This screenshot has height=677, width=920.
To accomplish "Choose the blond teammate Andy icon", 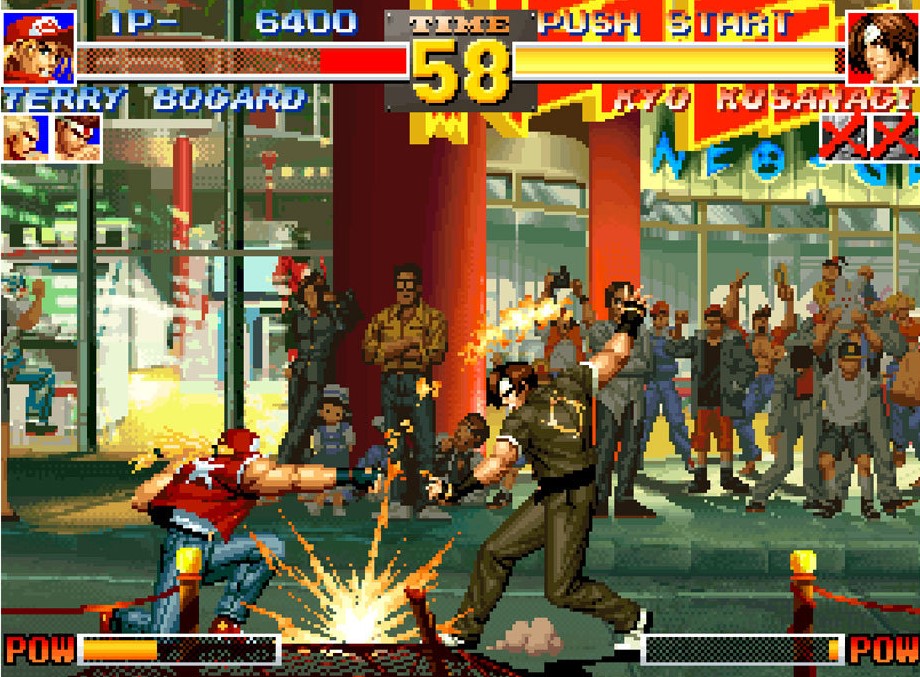I will pyautogui.click(x=24, y=137).
